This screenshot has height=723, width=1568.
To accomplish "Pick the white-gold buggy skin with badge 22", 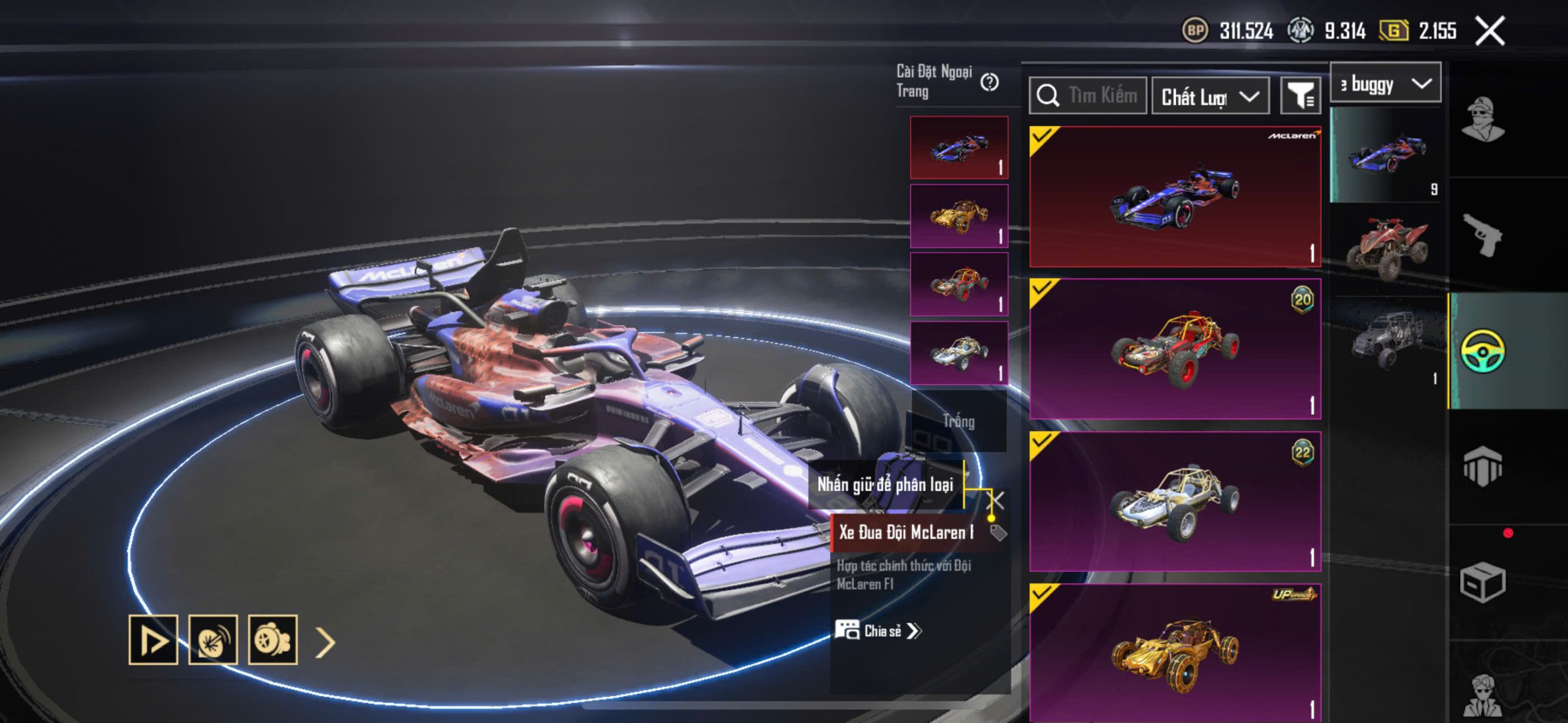I will click(x=1175, y=501).
